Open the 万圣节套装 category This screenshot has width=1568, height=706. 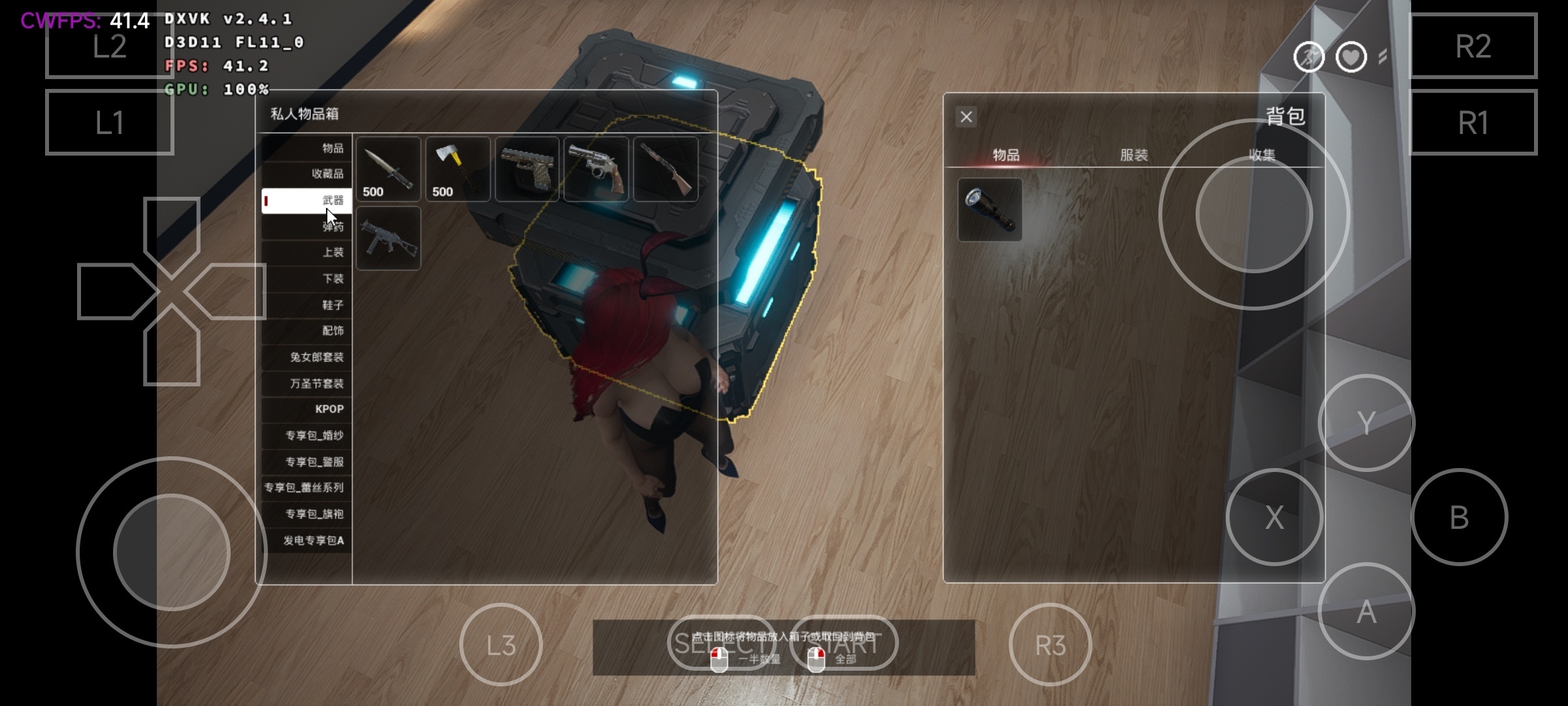tap(307, 384)
